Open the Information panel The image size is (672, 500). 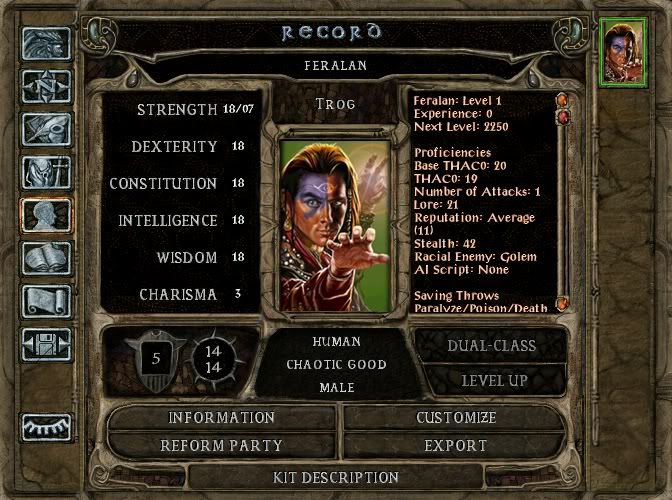tap(221, 417)
